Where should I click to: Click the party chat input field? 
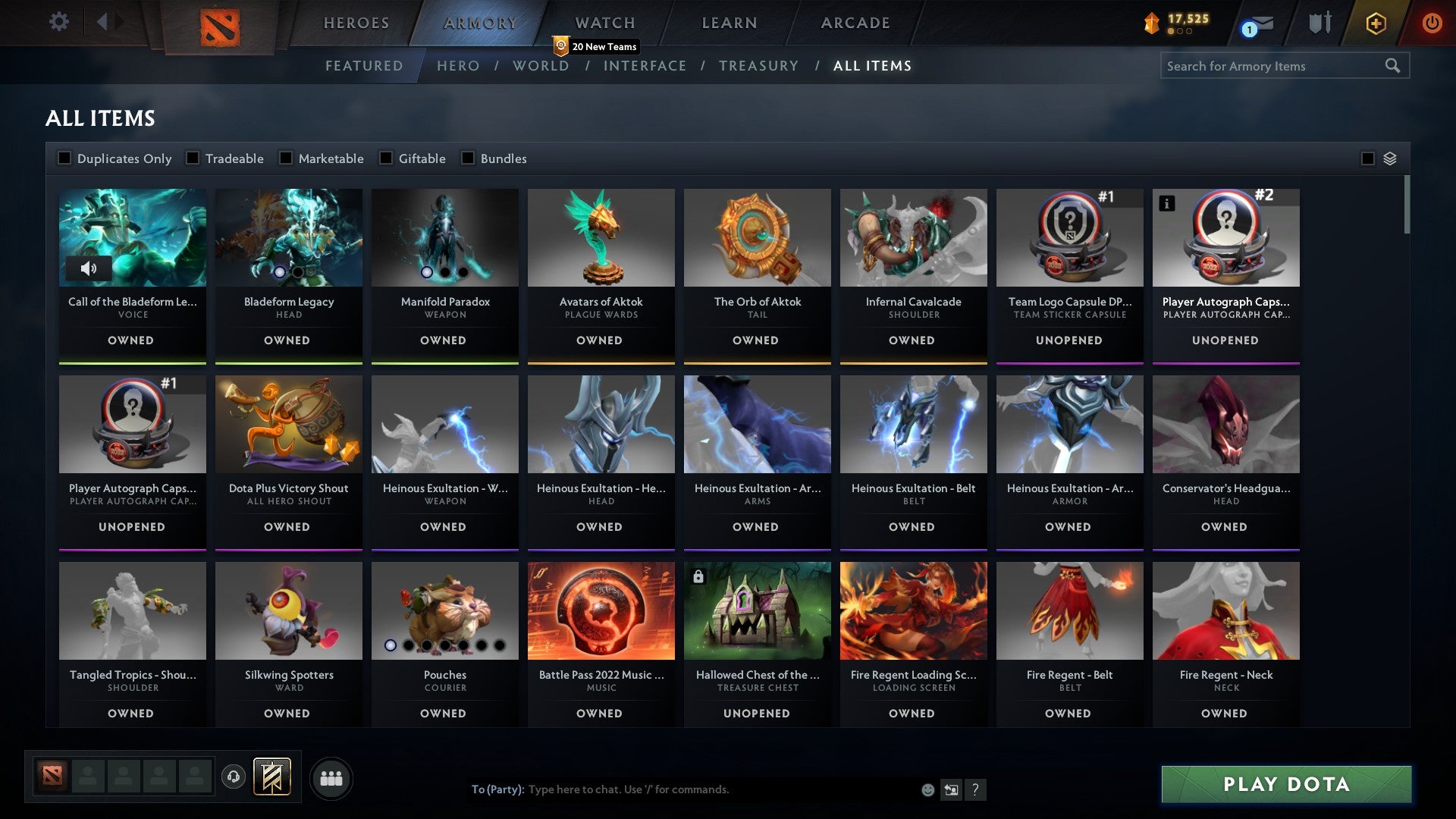pos(682,789)
